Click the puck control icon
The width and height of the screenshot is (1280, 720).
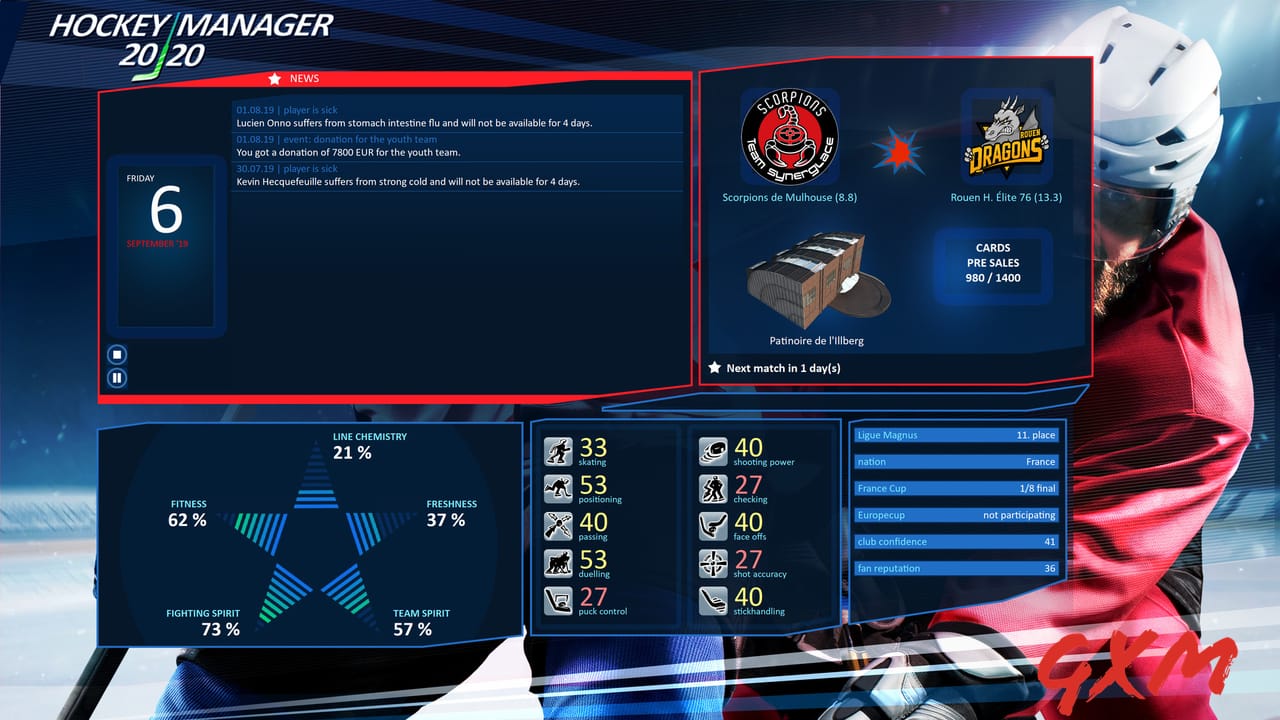557,598
